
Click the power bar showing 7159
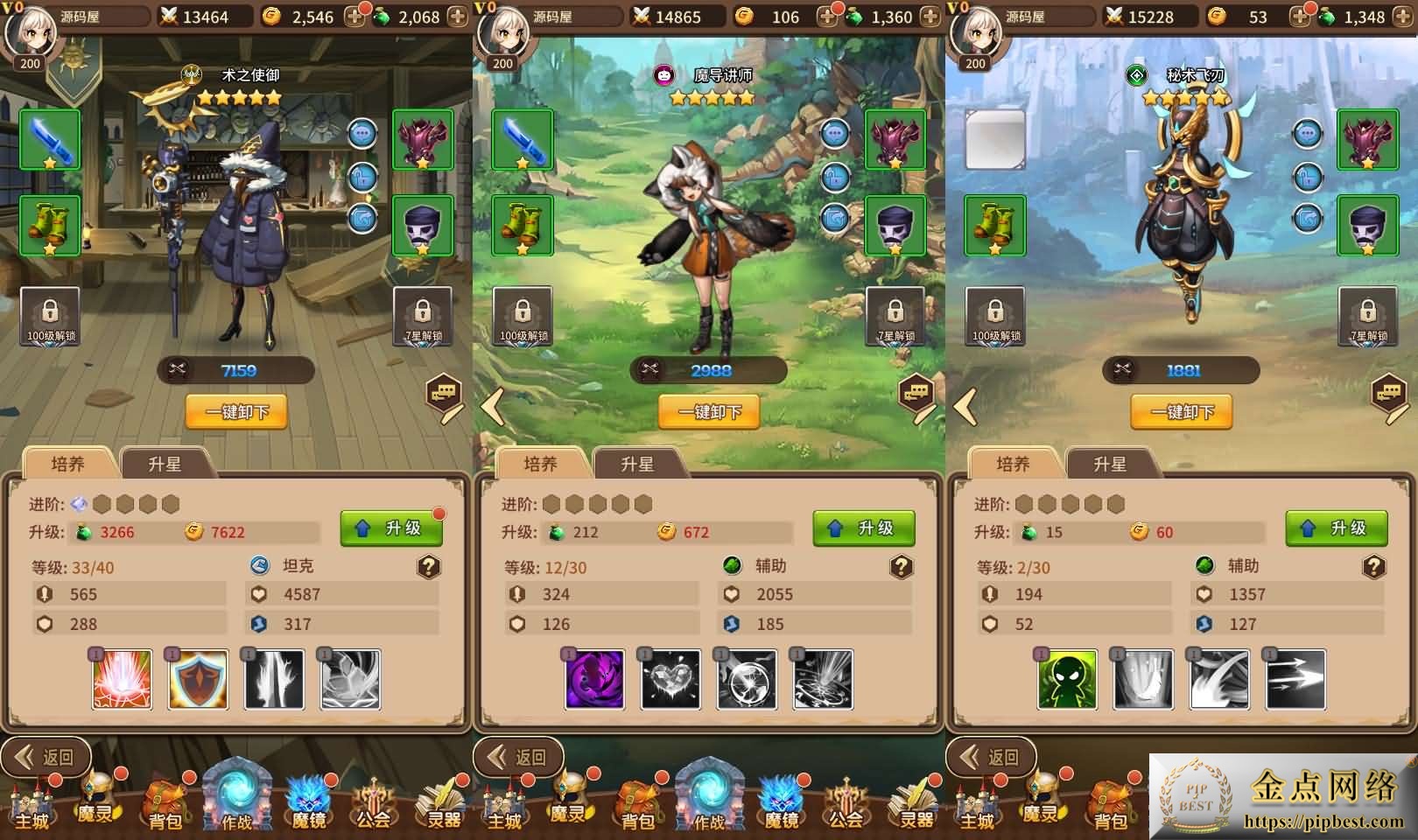click(x=236, y=370)
